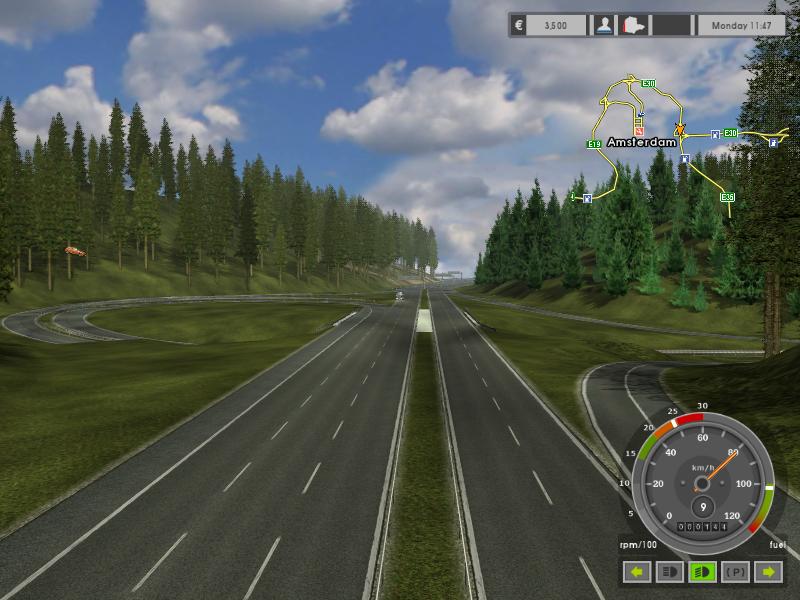This screenshot has height=600, width=800.
Task: Click the E35 road sign on the minimap
Action: coord(727,197)
